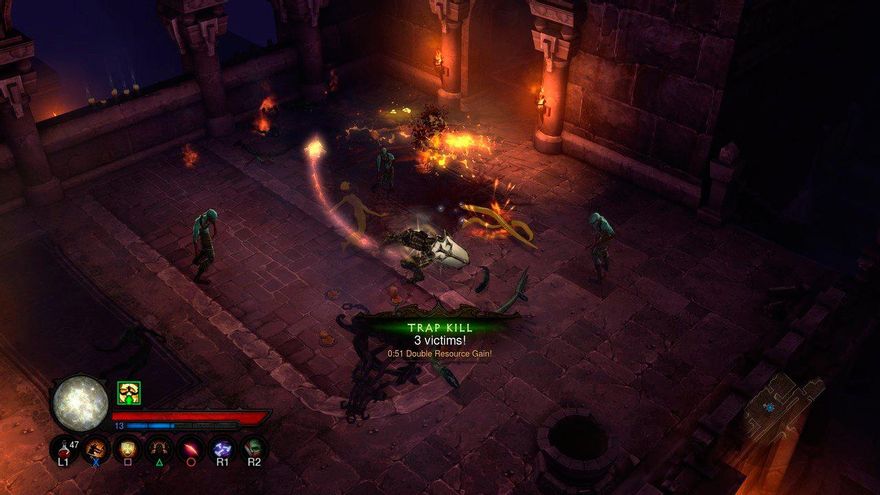880x495 pixels.
Task: Activate the skill with the X glyph
Action: click(x=96, y=449)
